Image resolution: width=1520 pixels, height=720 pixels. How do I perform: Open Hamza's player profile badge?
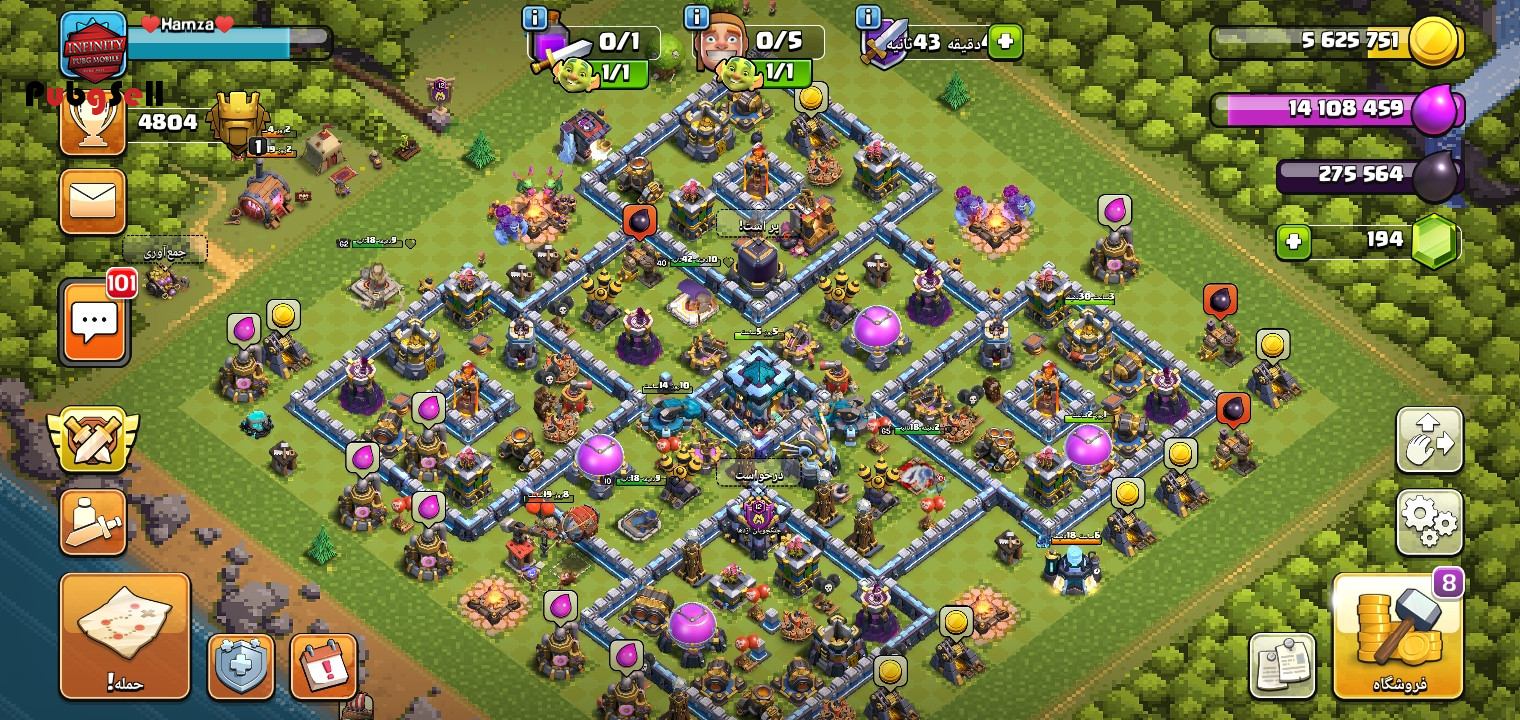click(94, 45)
